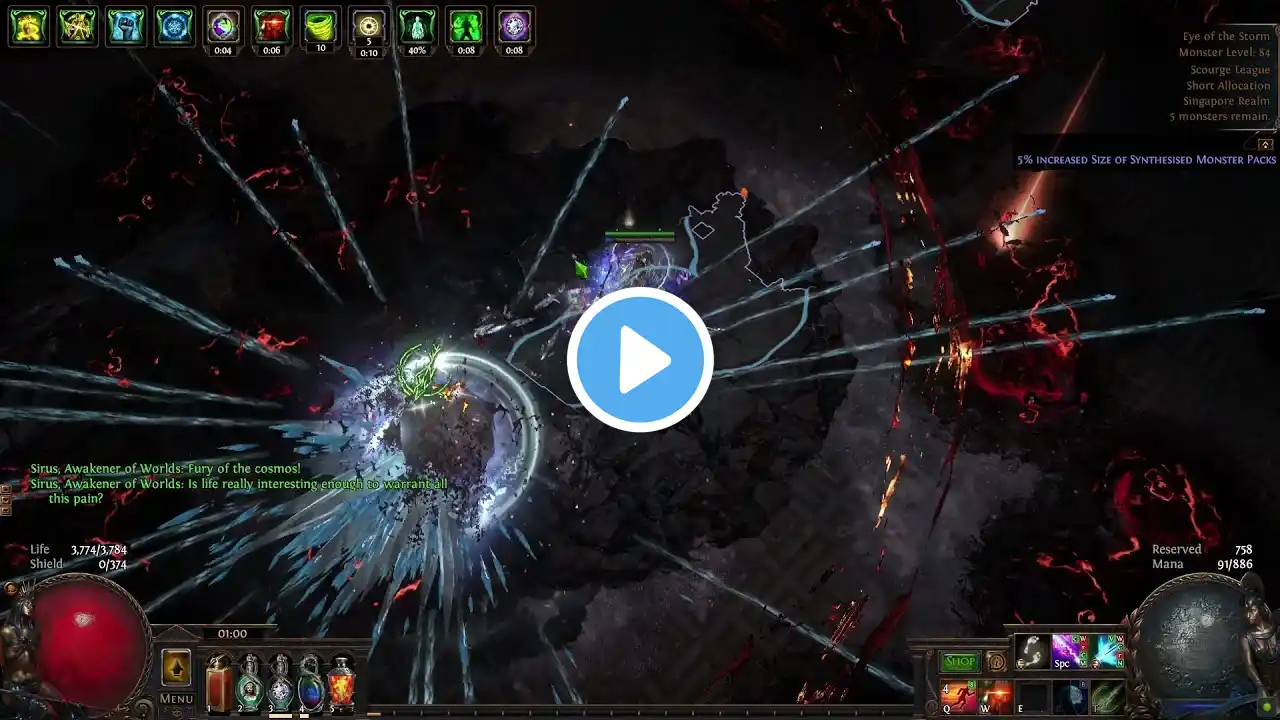Viewport: 1280px width, 720px height.
Task: Activate the purple lightning skill bound to Spc
Action: [x=1068, y=651]
